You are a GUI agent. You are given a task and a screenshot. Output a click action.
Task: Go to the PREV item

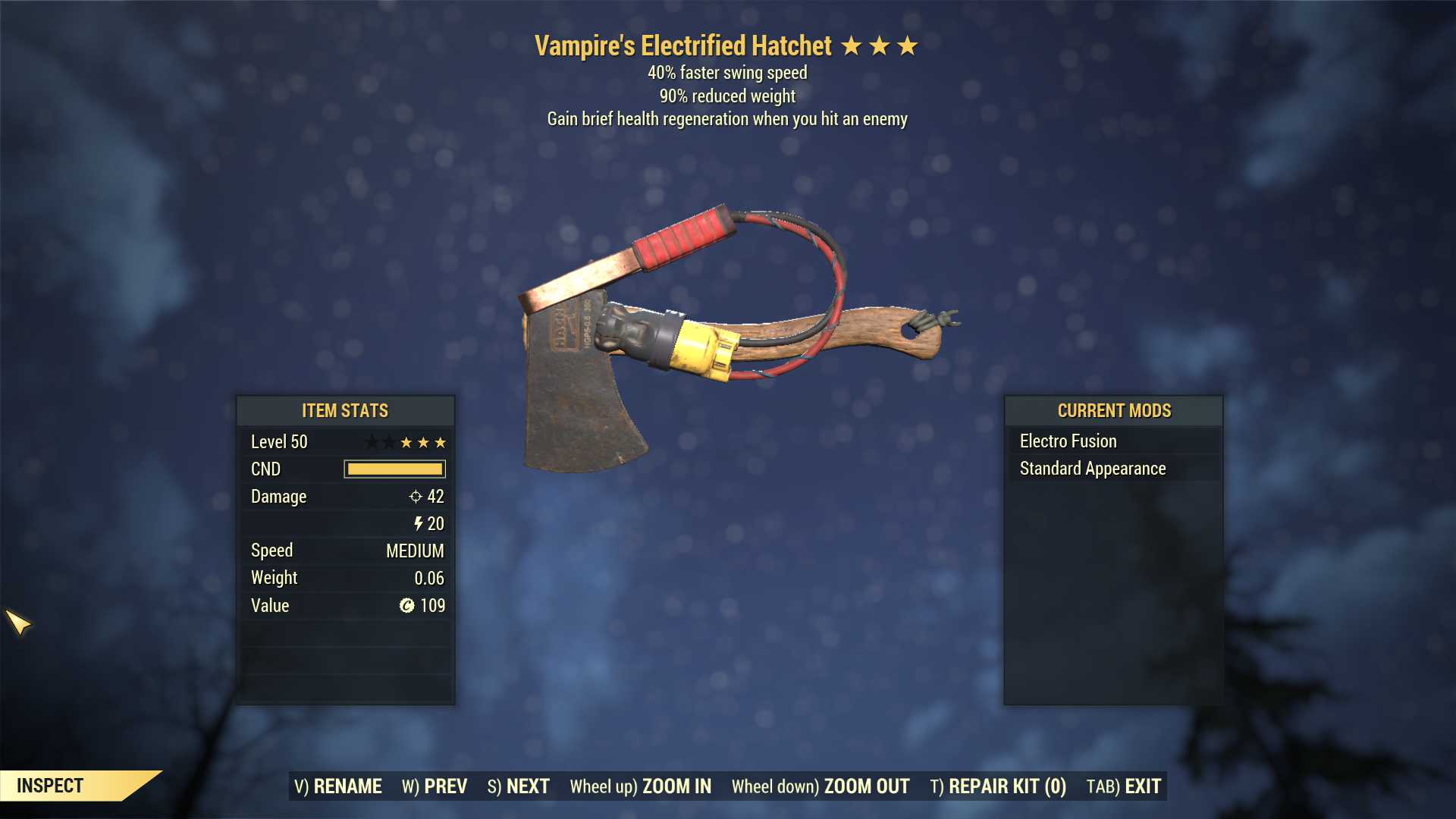pyautogui.click(x=435, y=786)
